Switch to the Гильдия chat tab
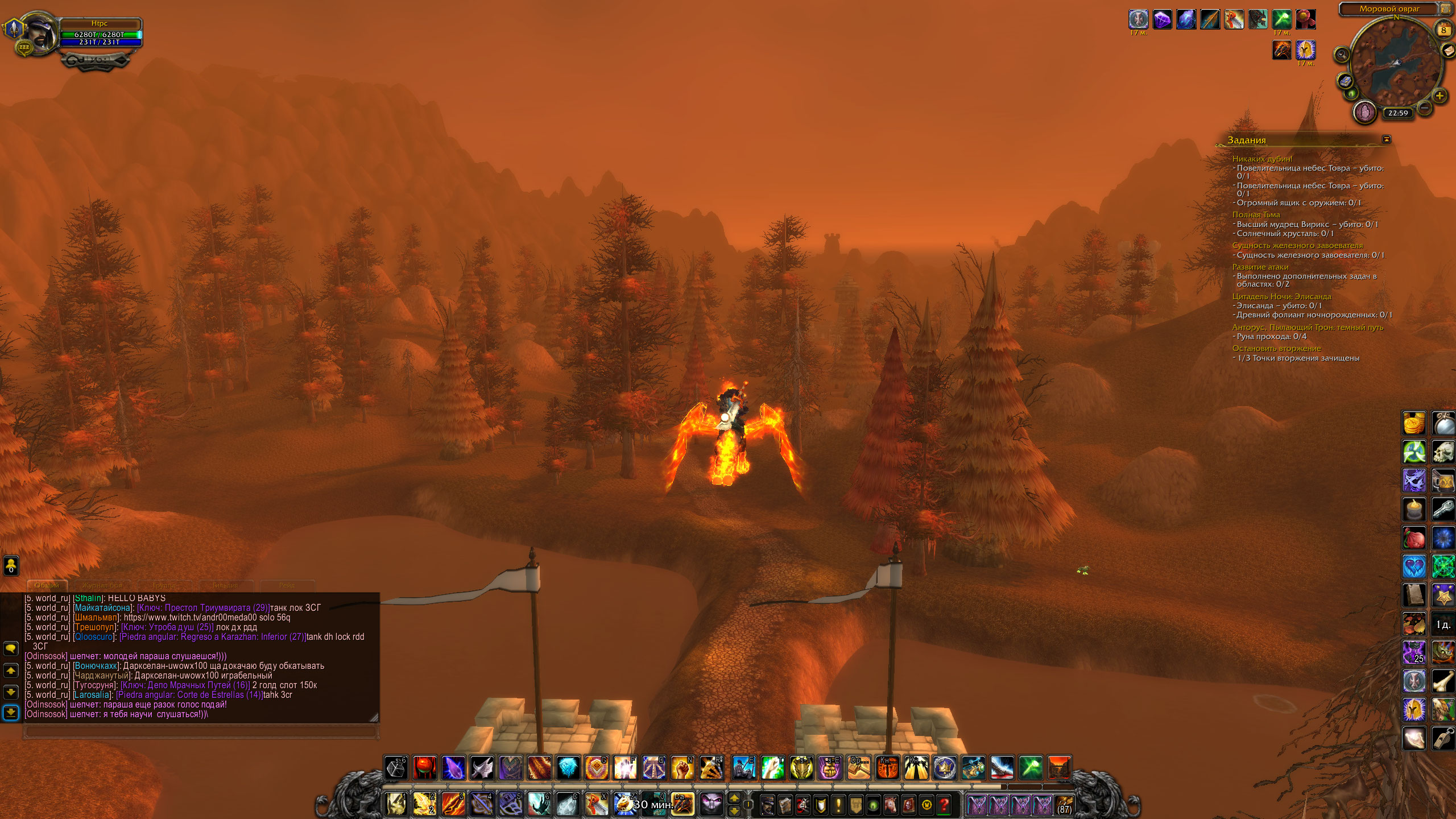The width and height of the screenshot is (1456, 819). [x=225, y=585]
